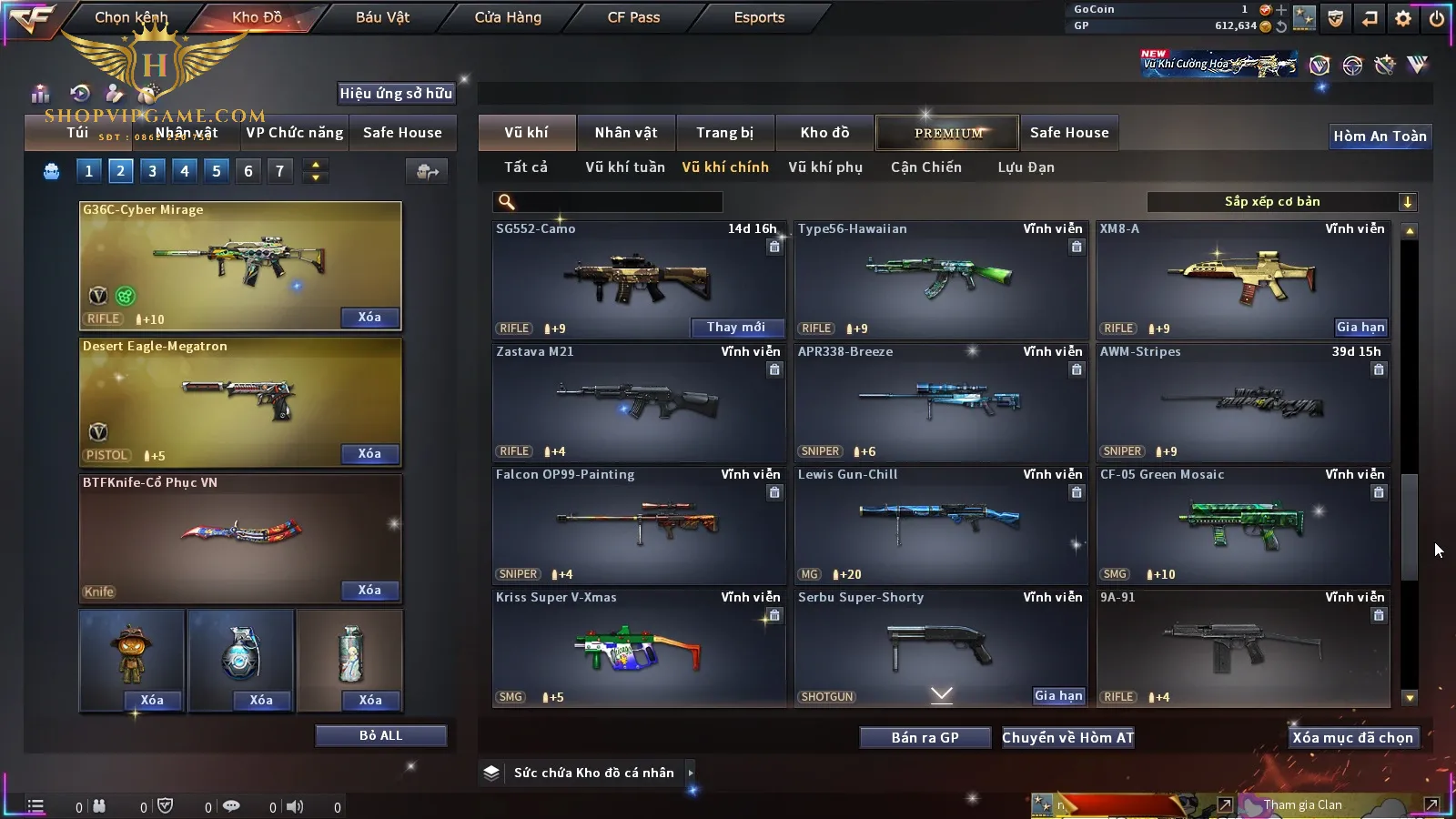This screenshot has width=1456, height=819.
Task: Click Thay mới on SG552-Camo
Action: click(735, 328)
